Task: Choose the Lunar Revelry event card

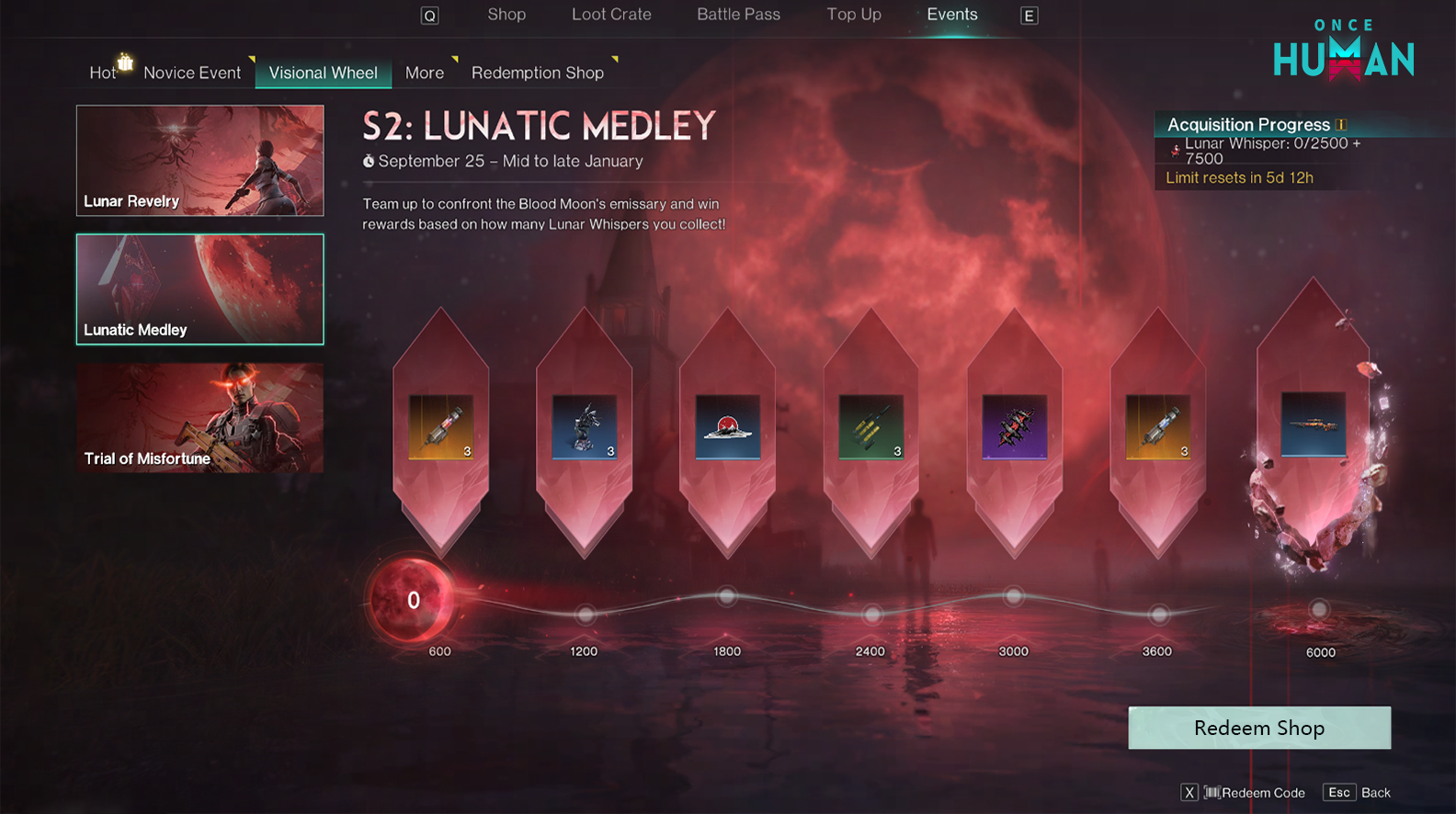Action: click(x=199, y=161)
